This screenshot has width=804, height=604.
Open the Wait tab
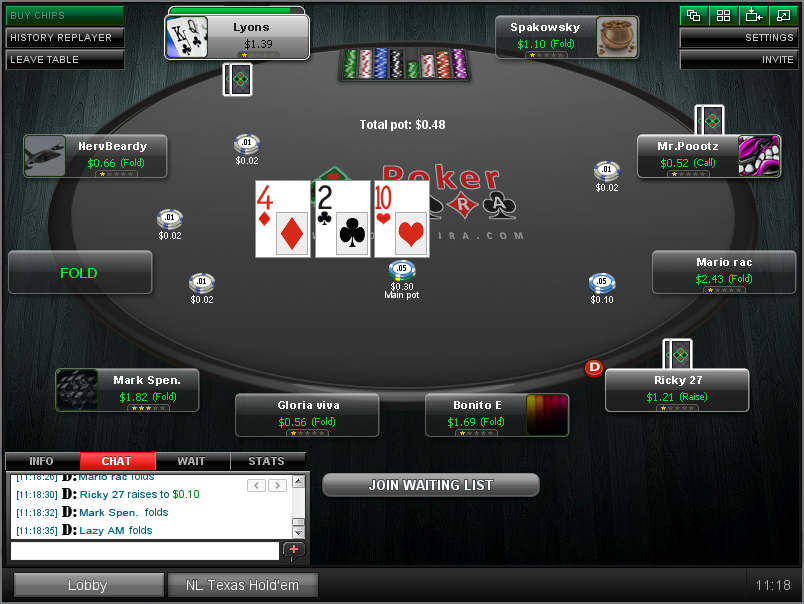click(x=192, y=461)
